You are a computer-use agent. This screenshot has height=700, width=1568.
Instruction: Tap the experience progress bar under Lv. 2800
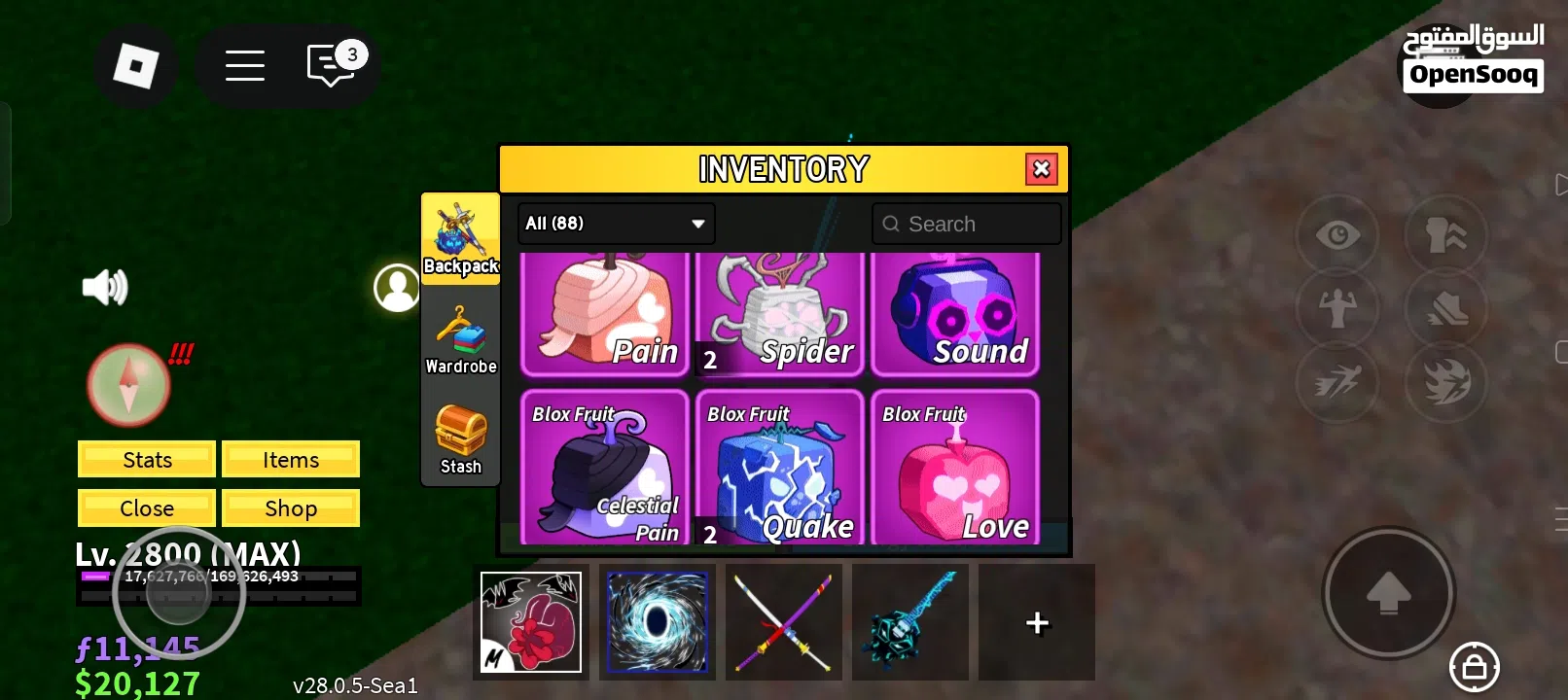219,577
